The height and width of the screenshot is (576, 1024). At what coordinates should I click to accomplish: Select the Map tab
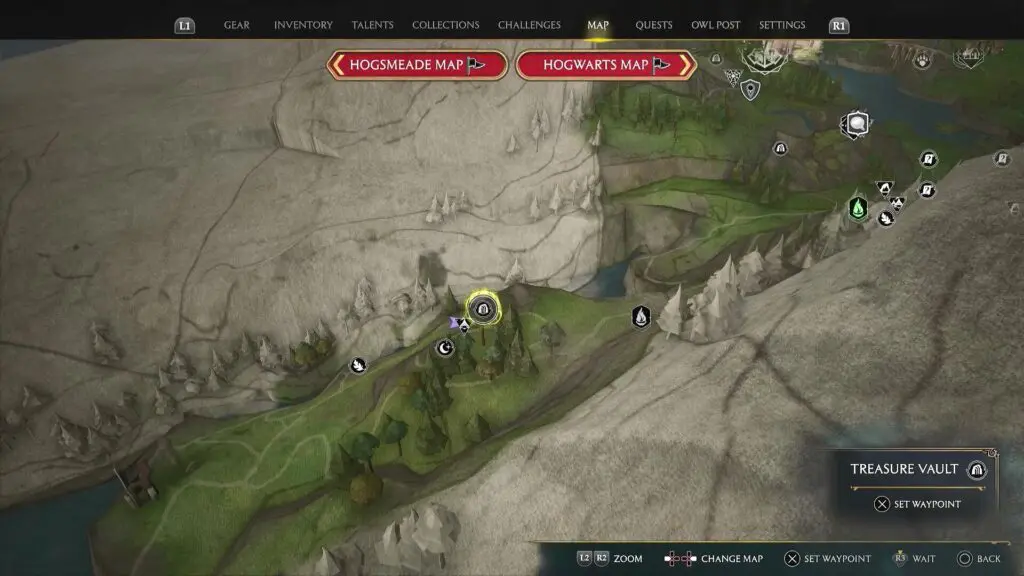tap(598, 25)
